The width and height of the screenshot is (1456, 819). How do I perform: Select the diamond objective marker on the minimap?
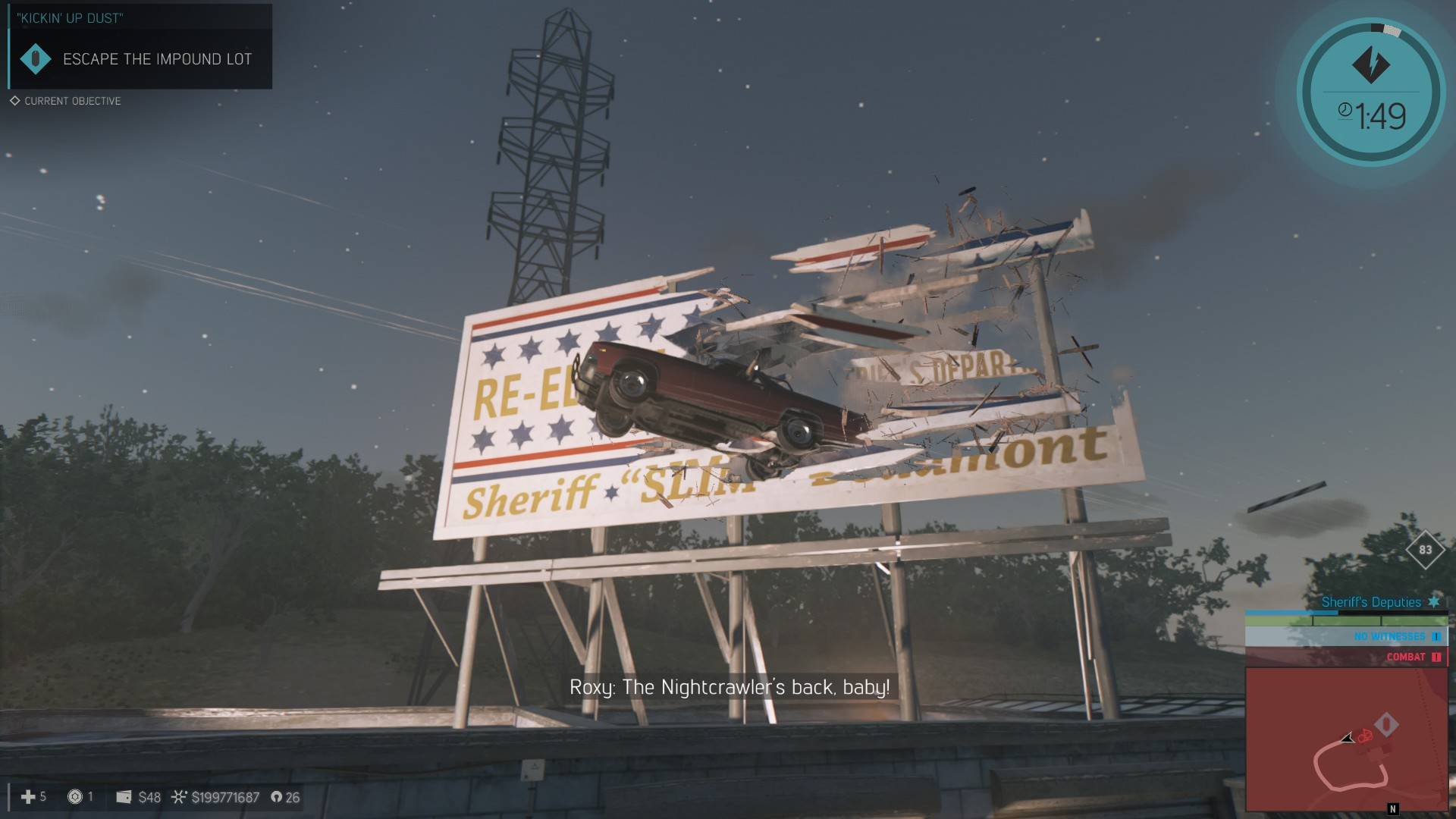pos(1386,724)
